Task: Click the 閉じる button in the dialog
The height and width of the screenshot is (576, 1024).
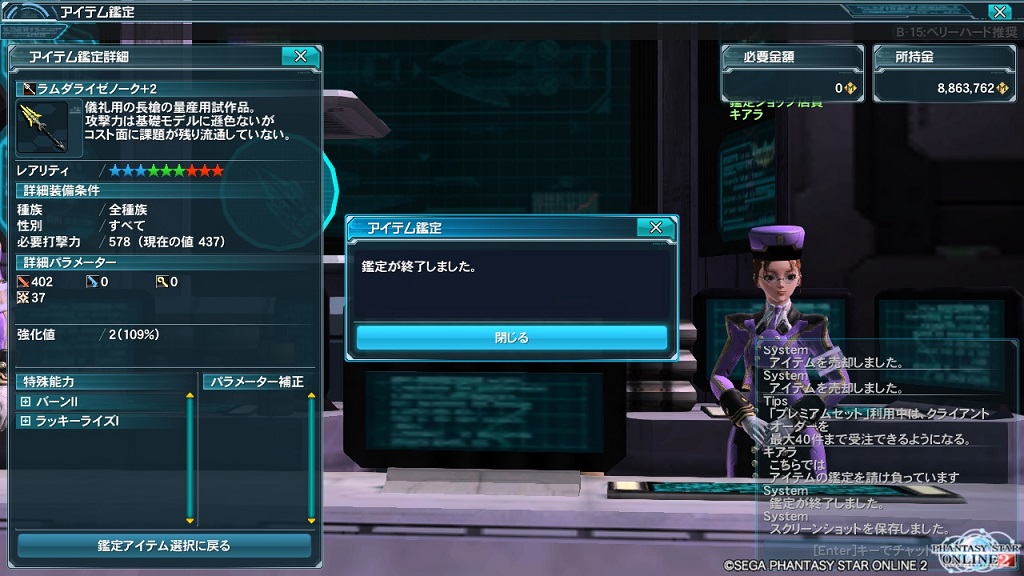Action: tap(511, 338)
